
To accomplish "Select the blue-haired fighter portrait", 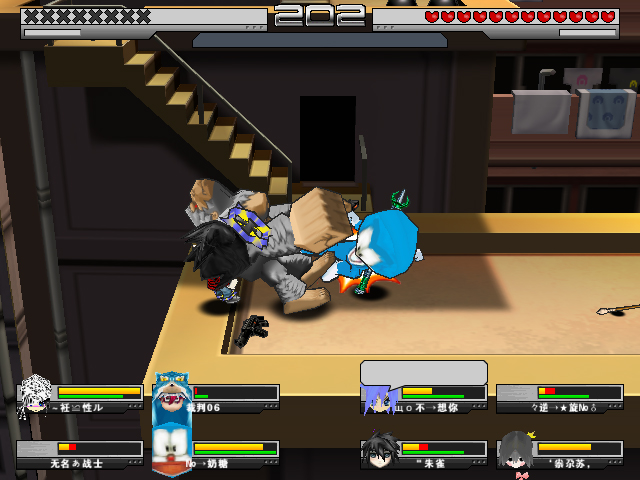I will click(x=379, y=397).
